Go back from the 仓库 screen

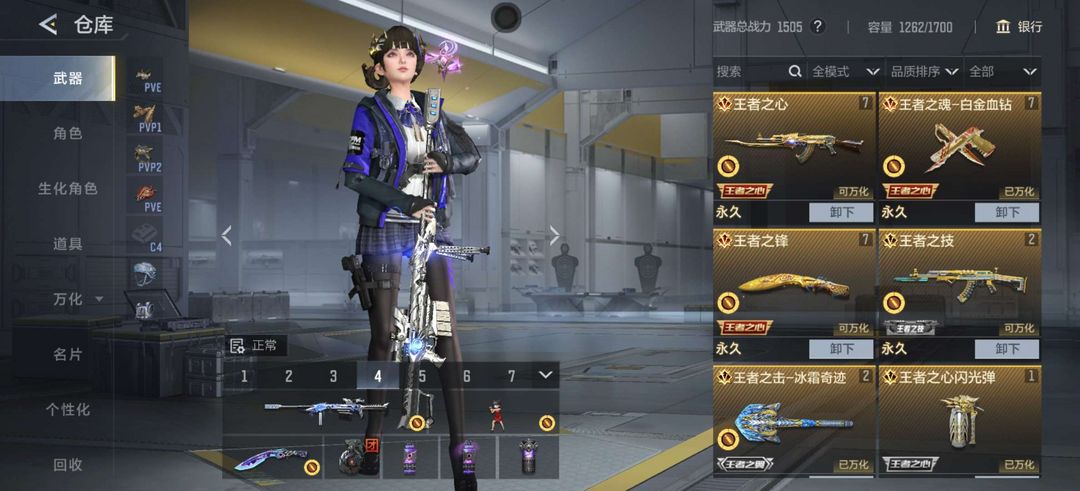[x=48, y=25]
